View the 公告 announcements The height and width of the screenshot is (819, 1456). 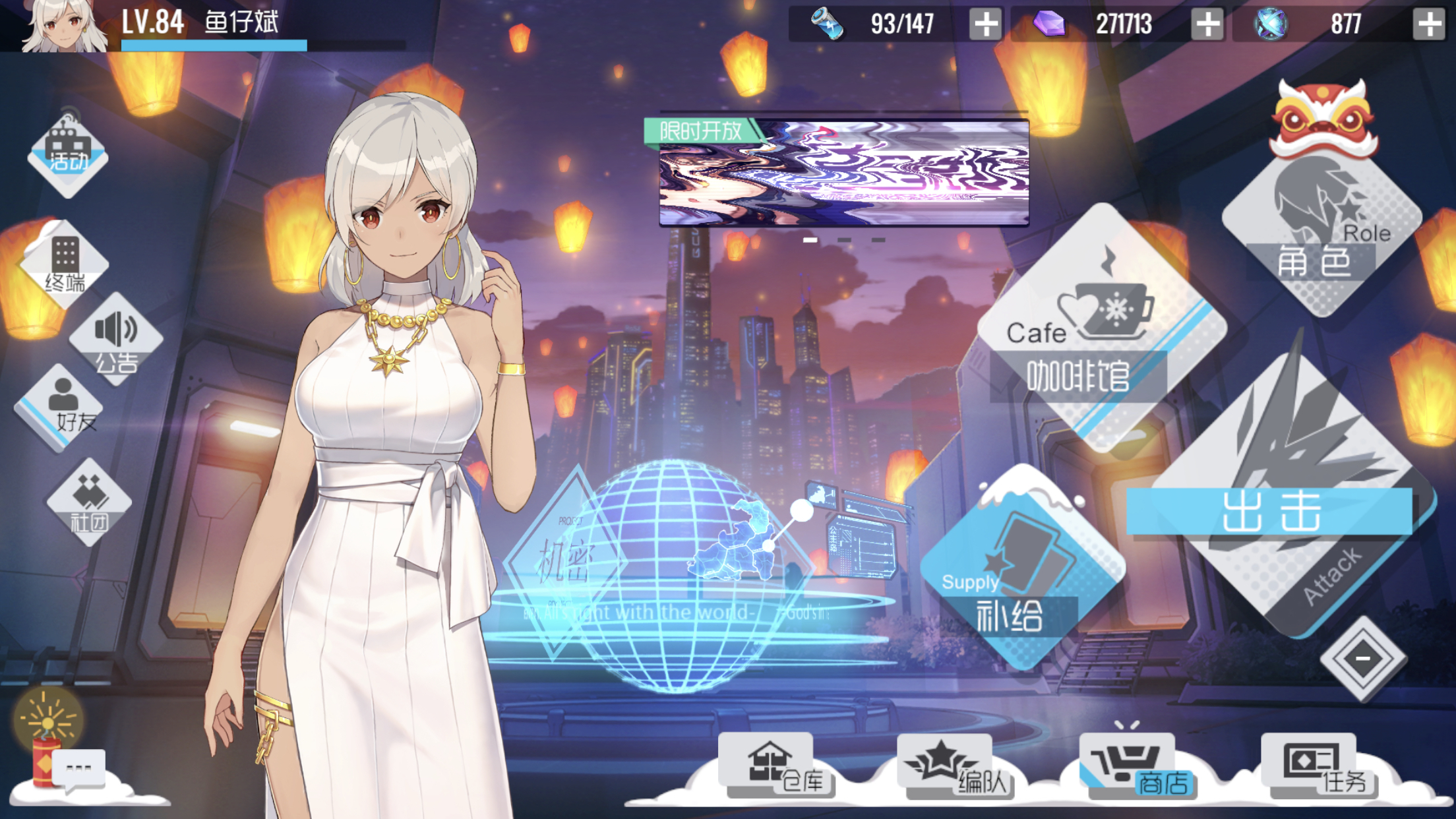point(116,340)
